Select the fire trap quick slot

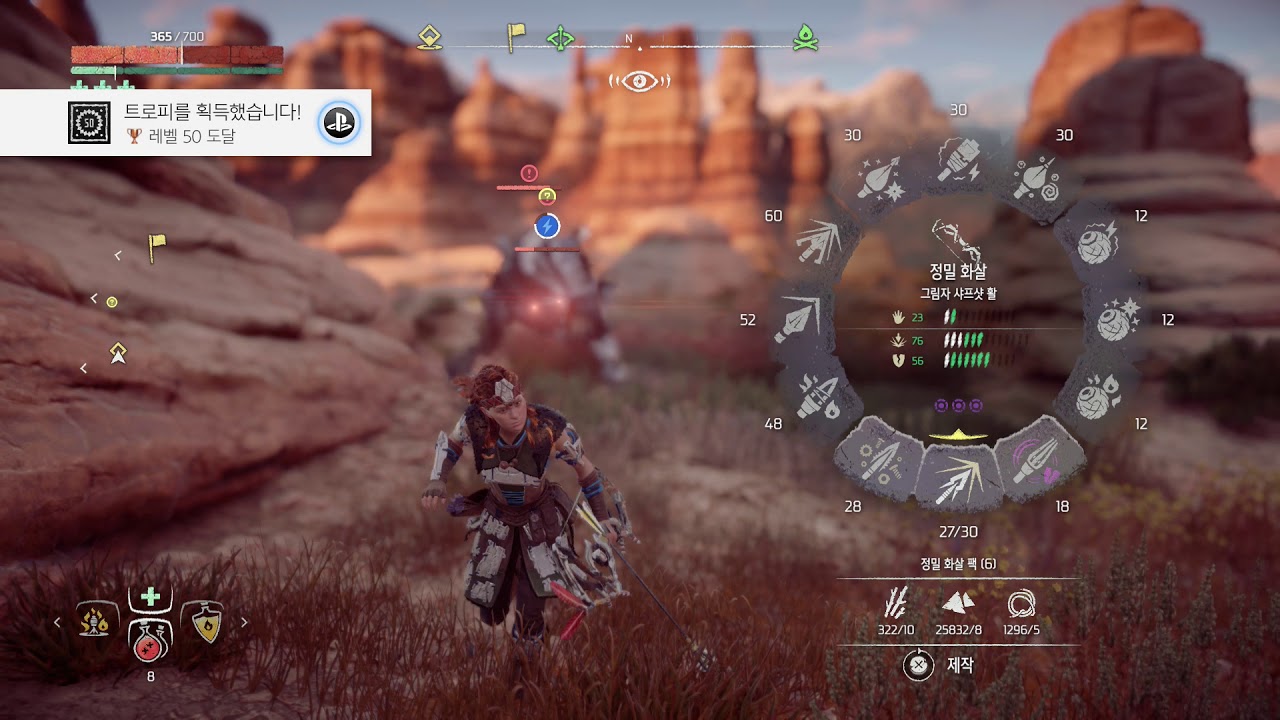click(x=96, y=622)
